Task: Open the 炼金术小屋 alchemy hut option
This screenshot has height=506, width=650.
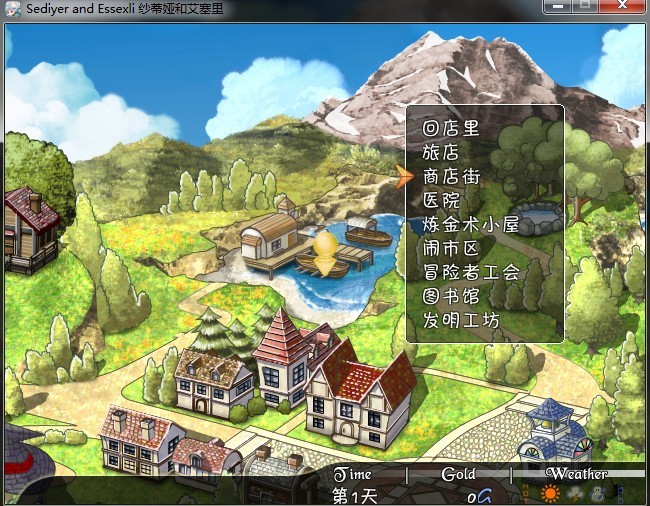Action: click(470, 225)
